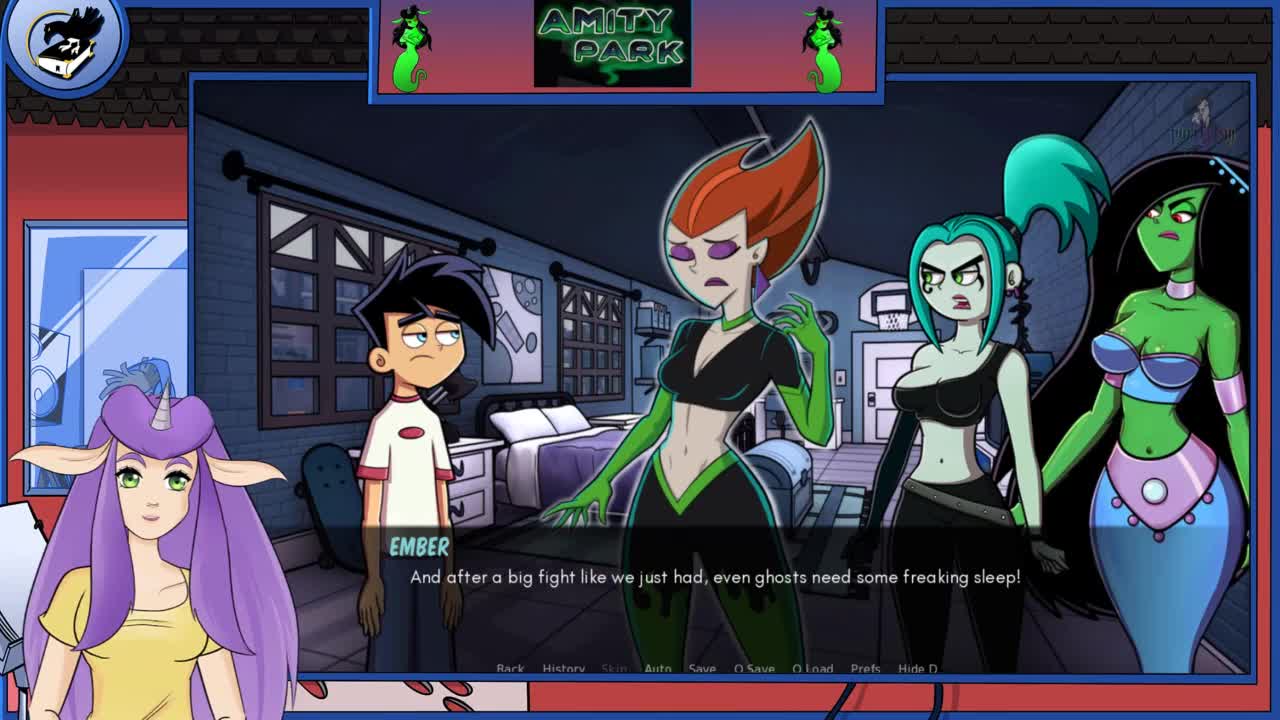Hide the dialogue box with Hide D

tap(918, 668)
